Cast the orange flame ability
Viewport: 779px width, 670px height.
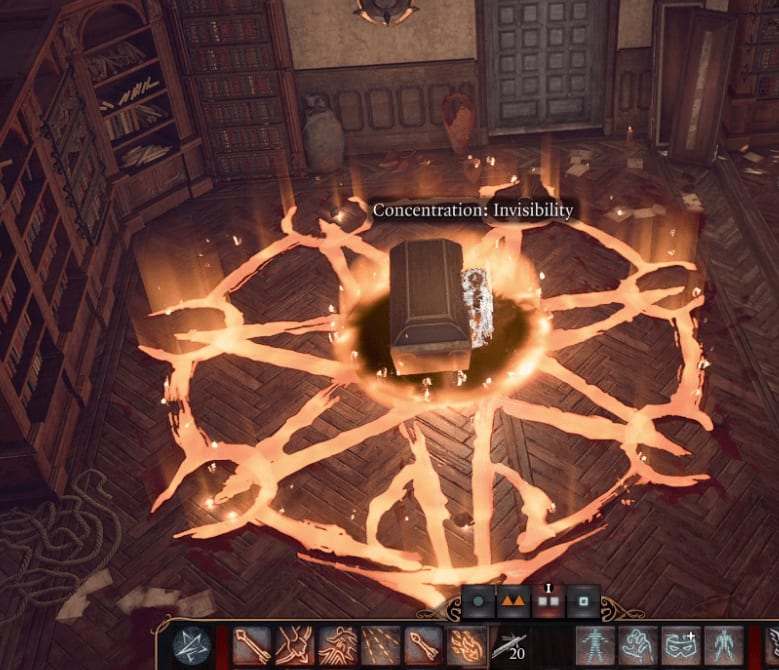click(x=467, y=646)
